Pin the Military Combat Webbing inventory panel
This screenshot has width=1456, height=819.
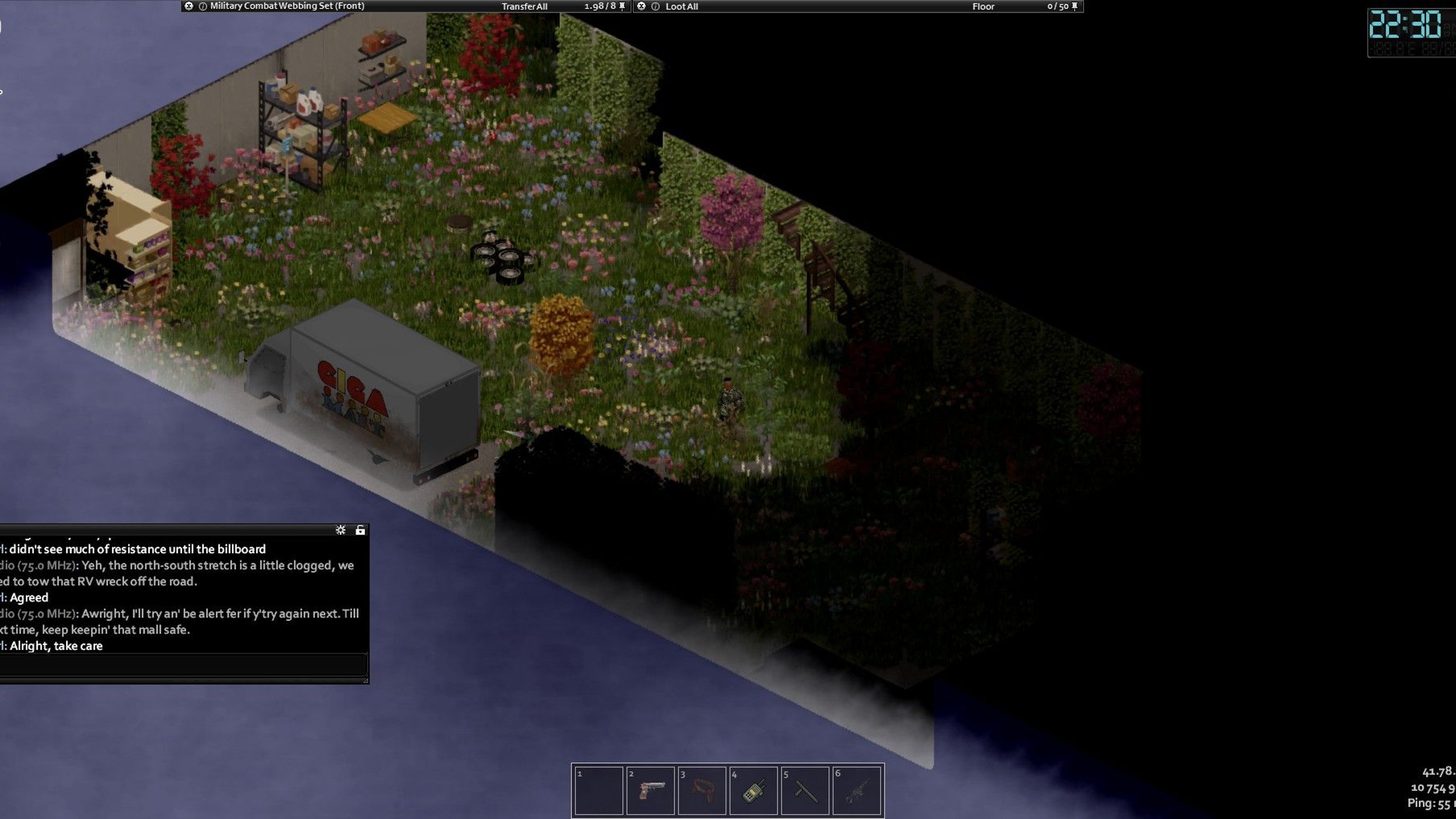tap(622, 6)
